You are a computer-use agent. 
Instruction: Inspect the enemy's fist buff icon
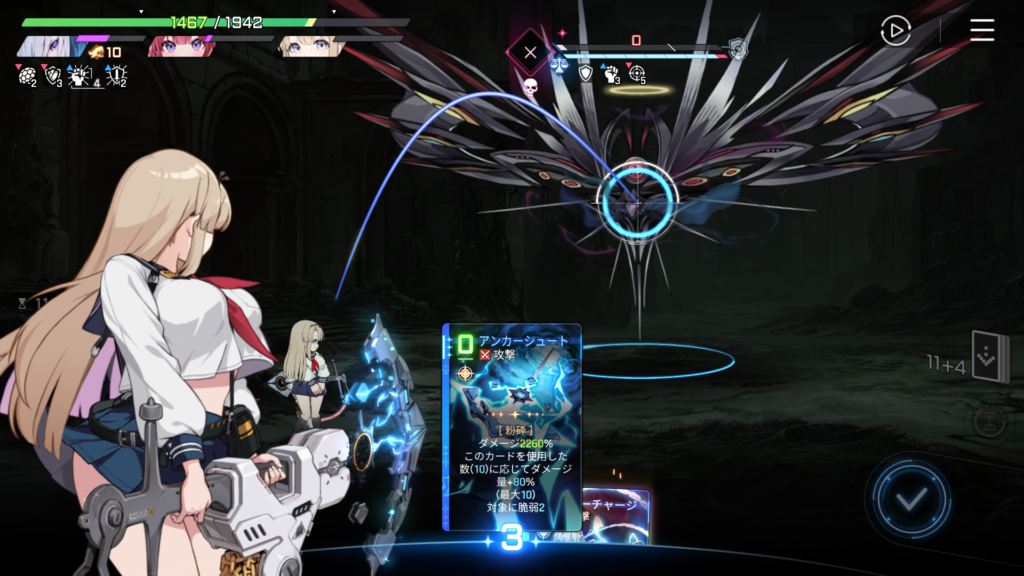(611, 73)
